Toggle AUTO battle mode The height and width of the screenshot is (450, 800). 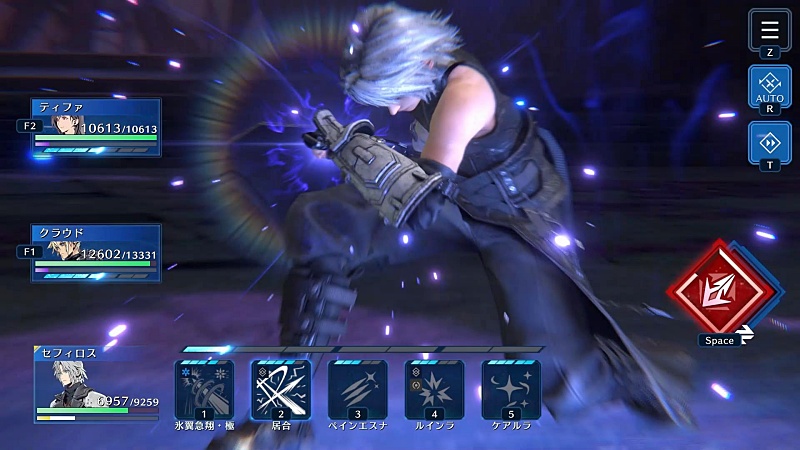[770, 87]
